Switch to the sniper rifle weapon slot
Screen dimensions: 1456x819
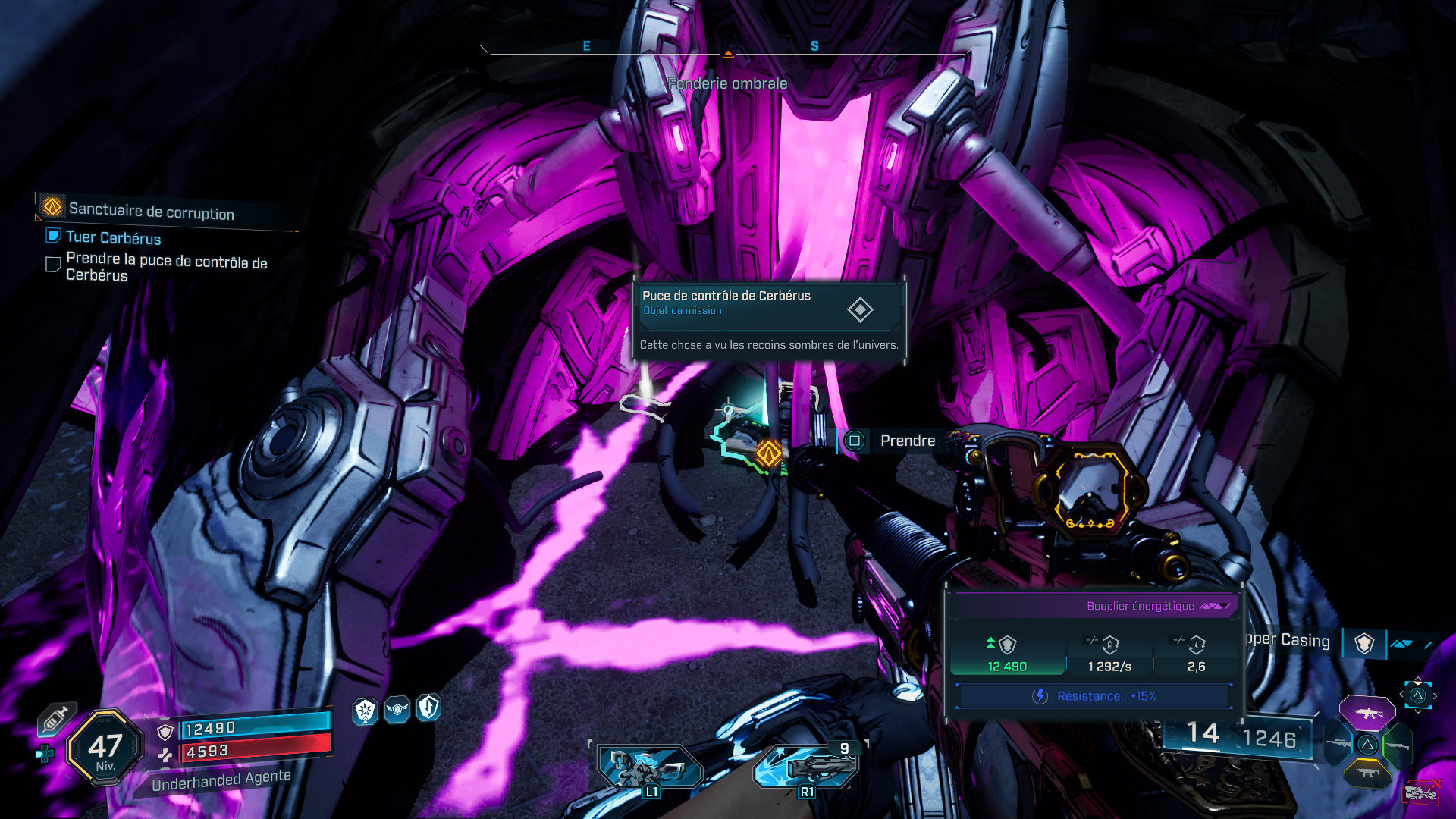(x=1338, y=744)
